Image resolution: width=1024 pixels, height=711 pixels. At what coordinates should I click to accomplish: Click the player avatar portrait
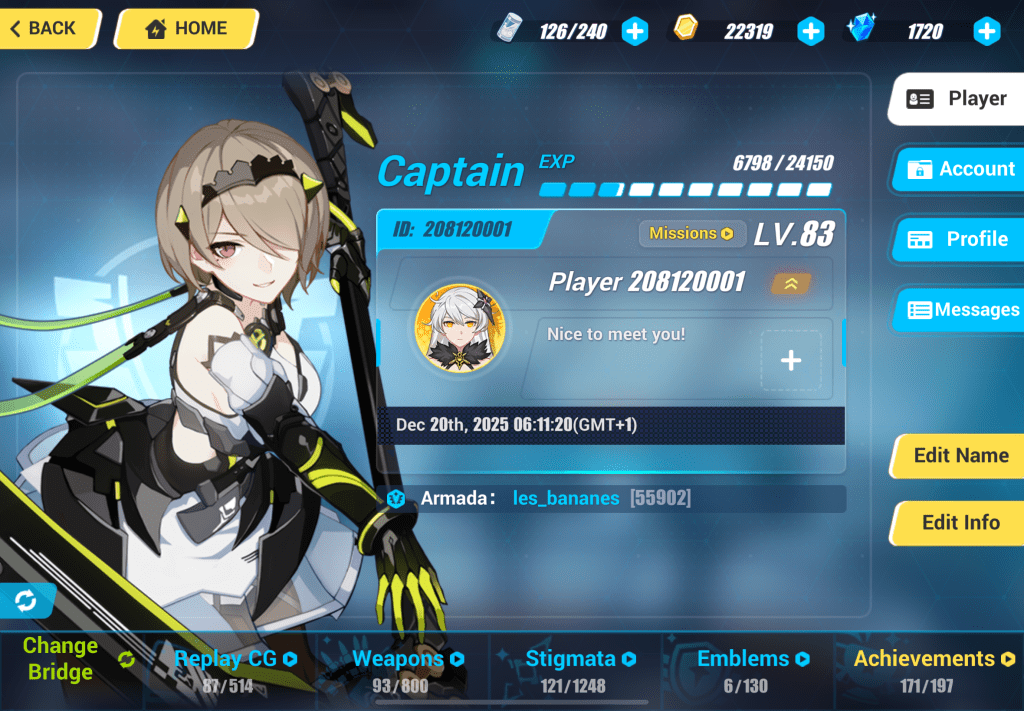(460, 328)
